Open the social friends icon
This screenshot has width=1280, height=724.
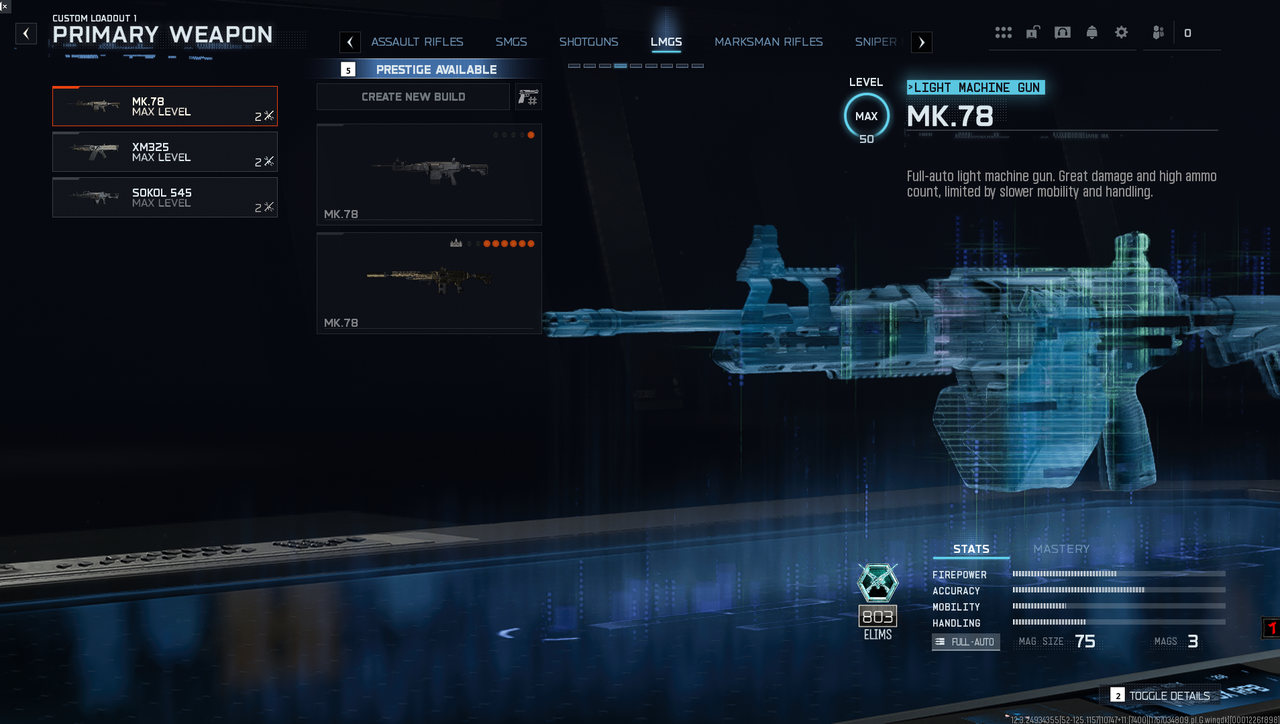click(x=1158, y=33)
